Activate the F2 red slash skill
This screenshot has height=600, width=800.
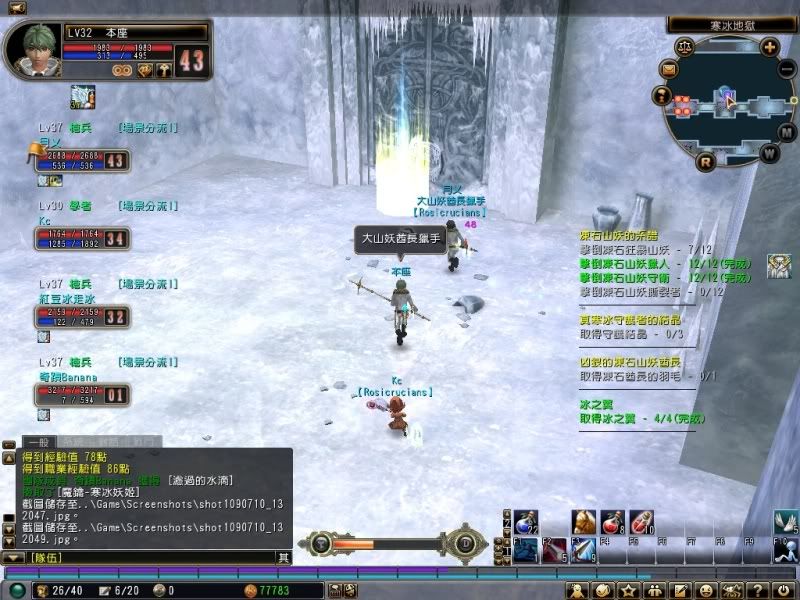[554, 550]
